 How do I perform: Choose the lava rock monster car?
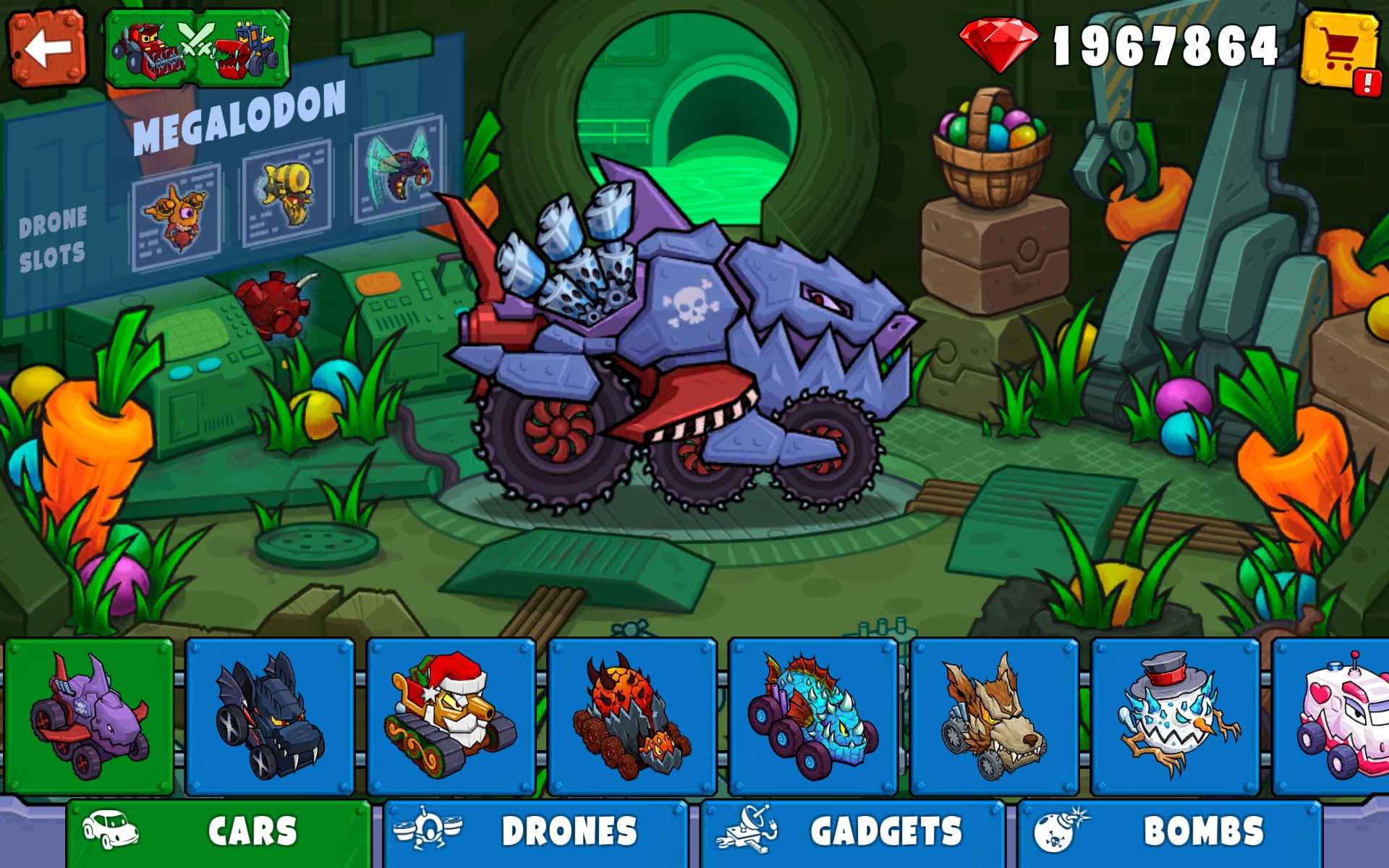632,716
